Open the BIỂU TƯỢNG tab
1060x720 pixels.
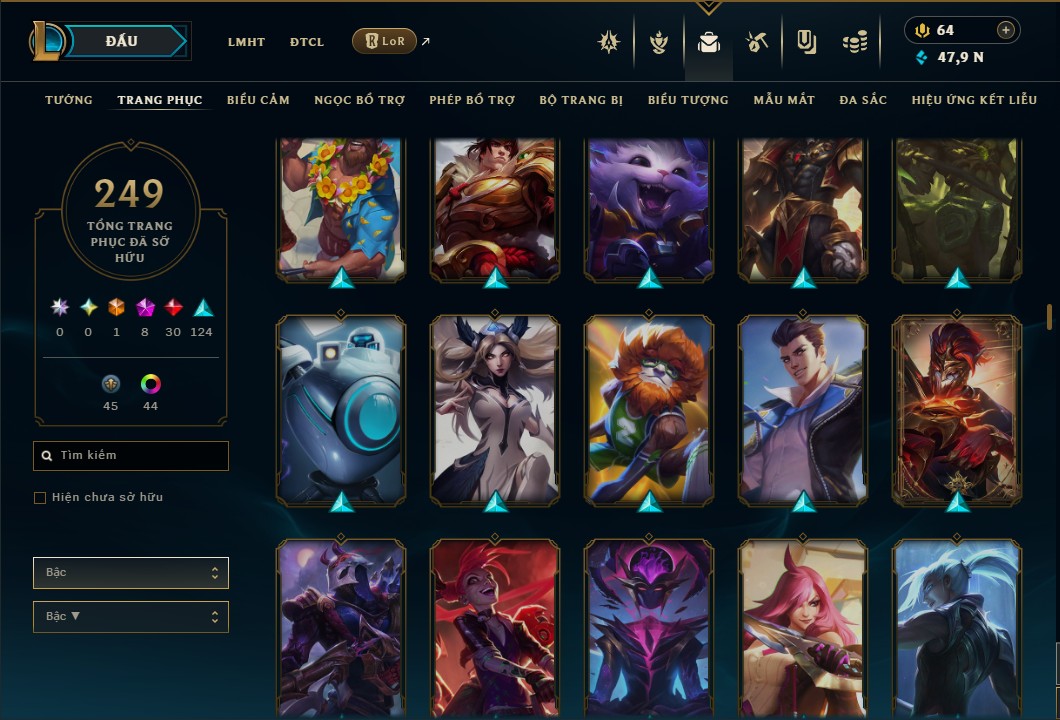688,100
